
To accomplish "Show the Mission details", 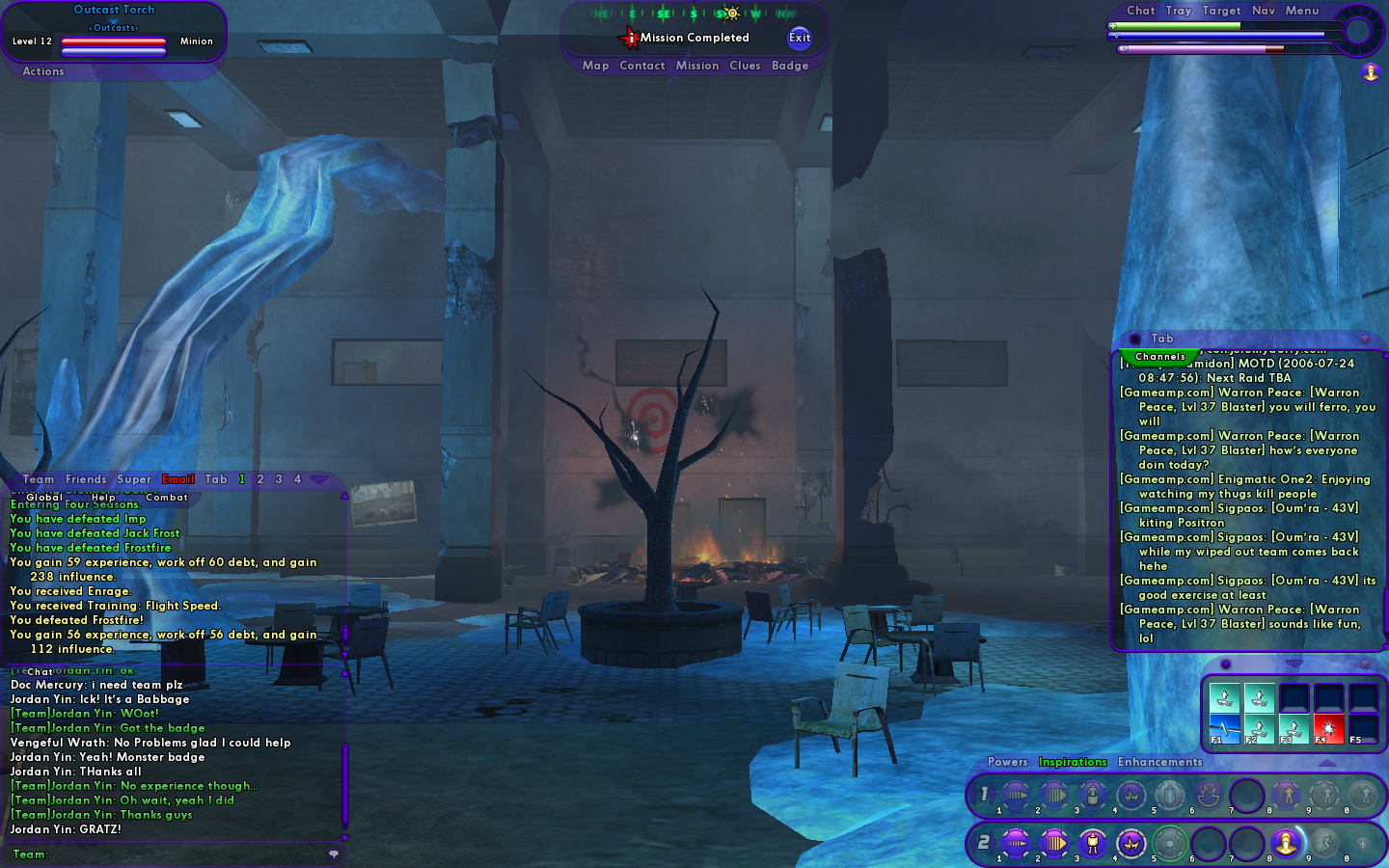I will pos(697,66).
